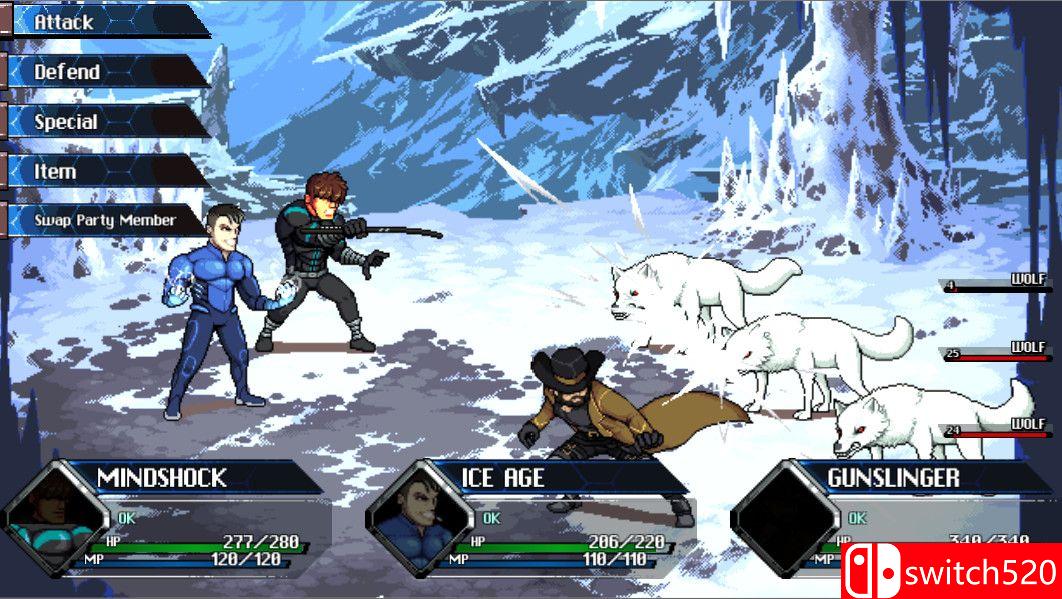This screenshot has height=599, width=1062.
Task: Choose Swap Party Member option
Action: click(105, 220)
